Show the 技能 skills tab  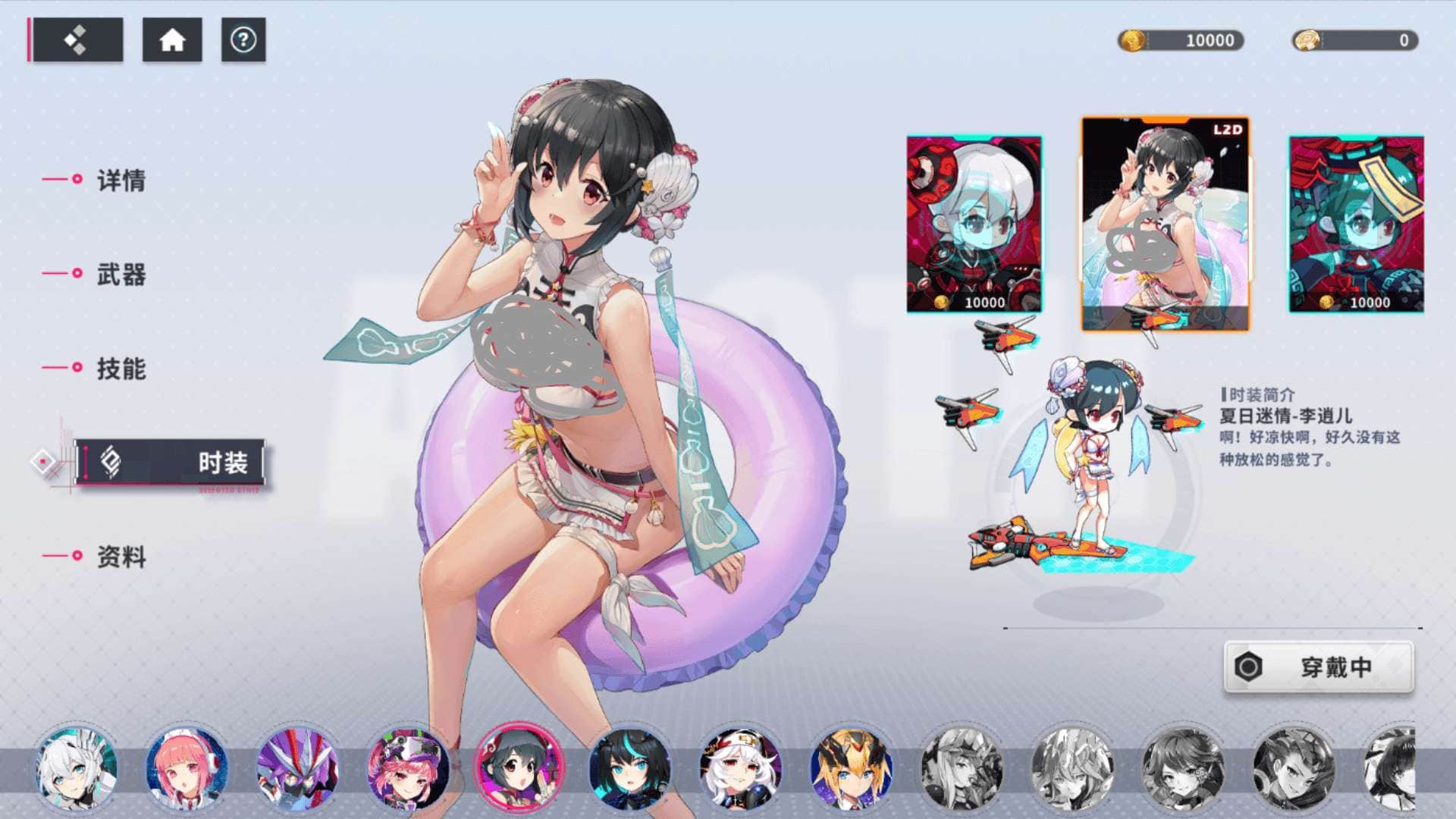click(x=120, y=369)
